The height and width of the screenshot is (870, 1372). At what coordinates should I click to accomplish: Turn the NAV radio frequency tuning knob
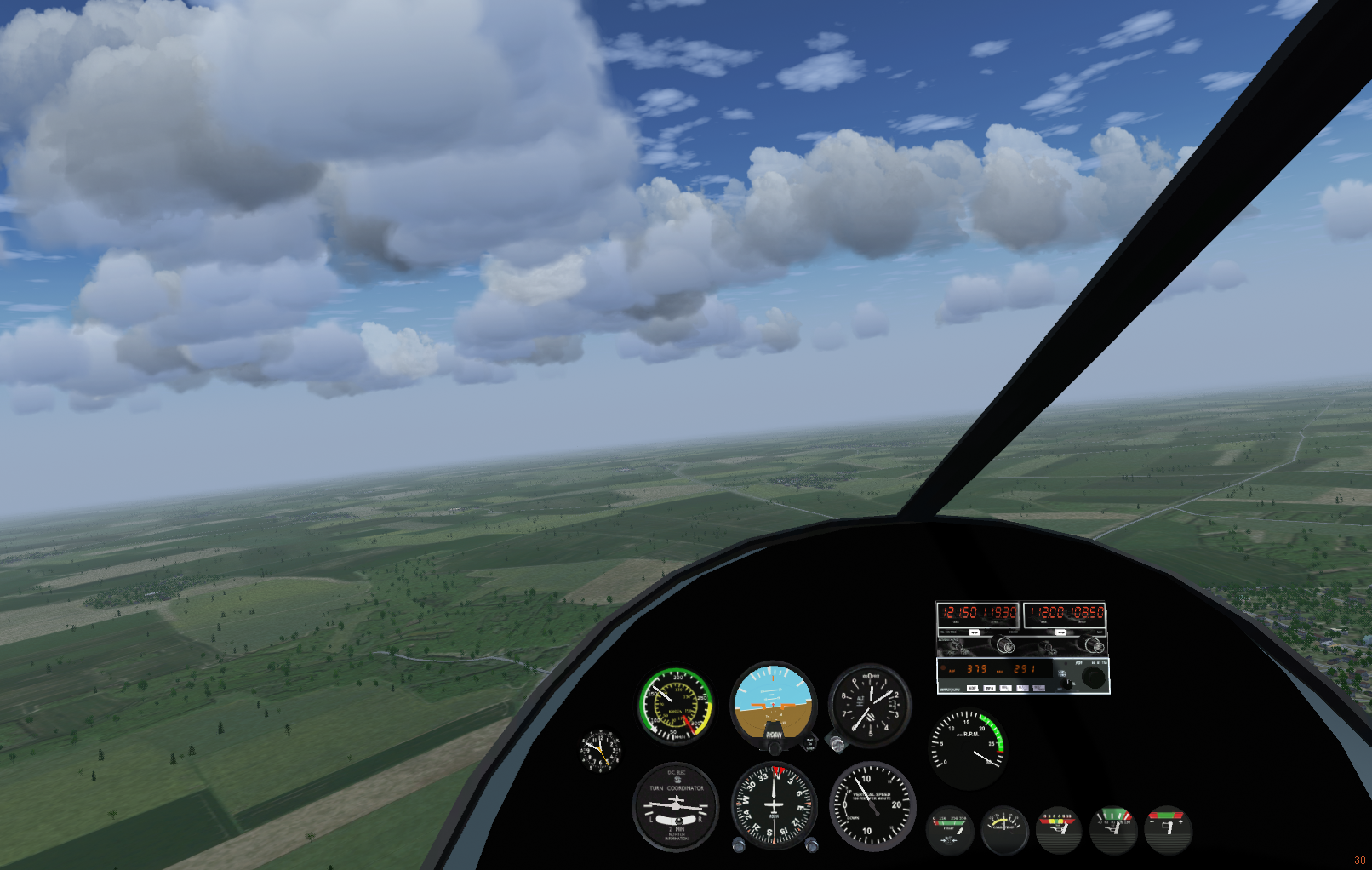pyautogui.click(x=1095, y=646)
